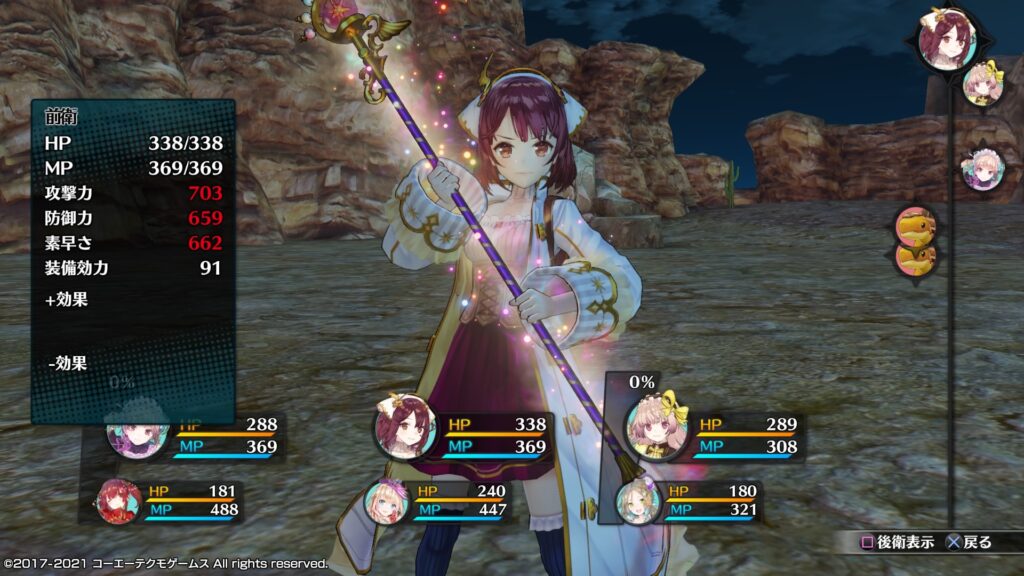Pick the maid-headband girl's turn order marker
1024x576 pixels.
[x=978, y=170]
